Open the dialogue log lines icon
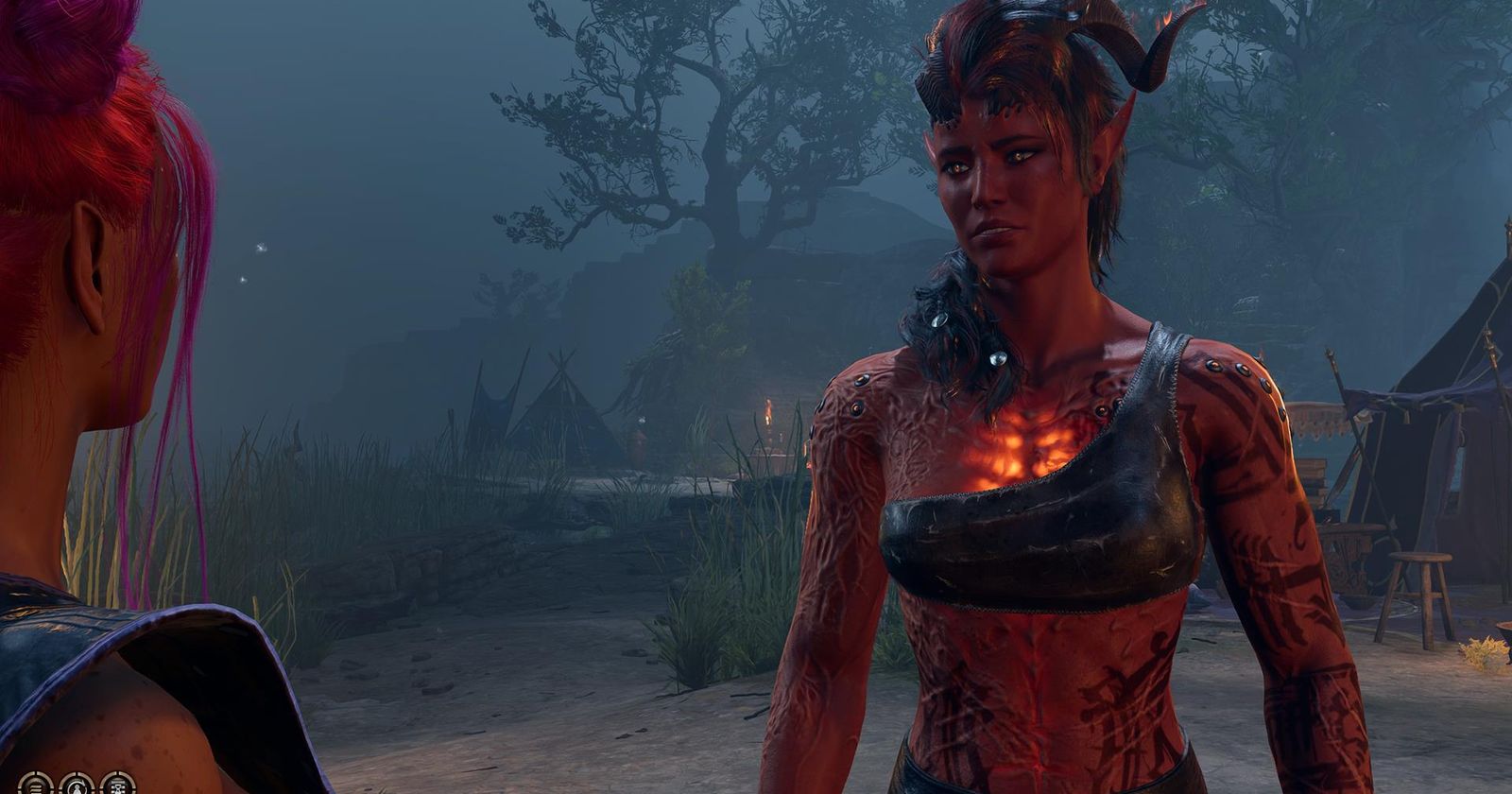The image size is (1512, 794). tap(36, 788)
